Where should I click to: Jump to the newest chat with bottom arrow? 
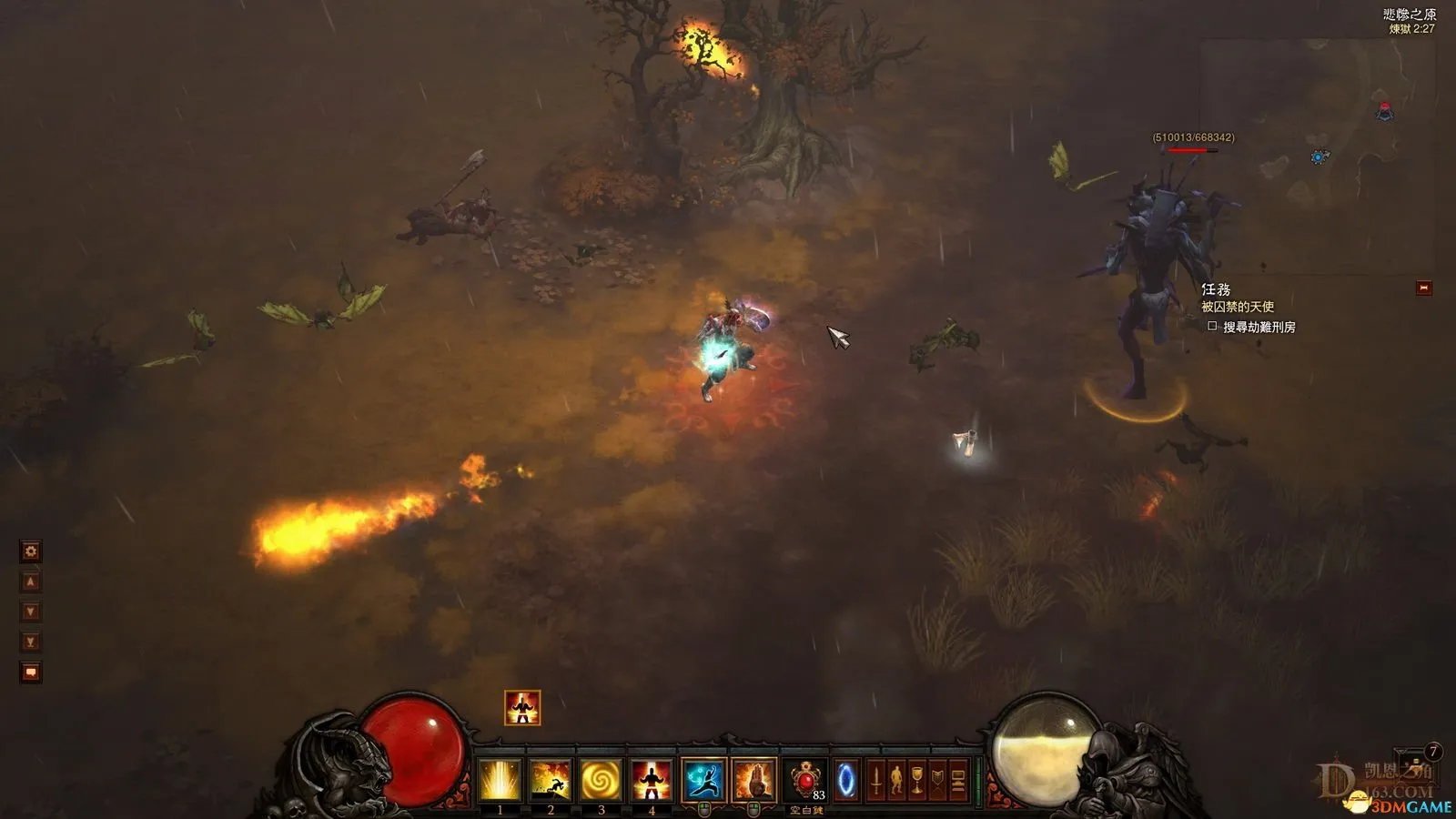click(31, 642)
